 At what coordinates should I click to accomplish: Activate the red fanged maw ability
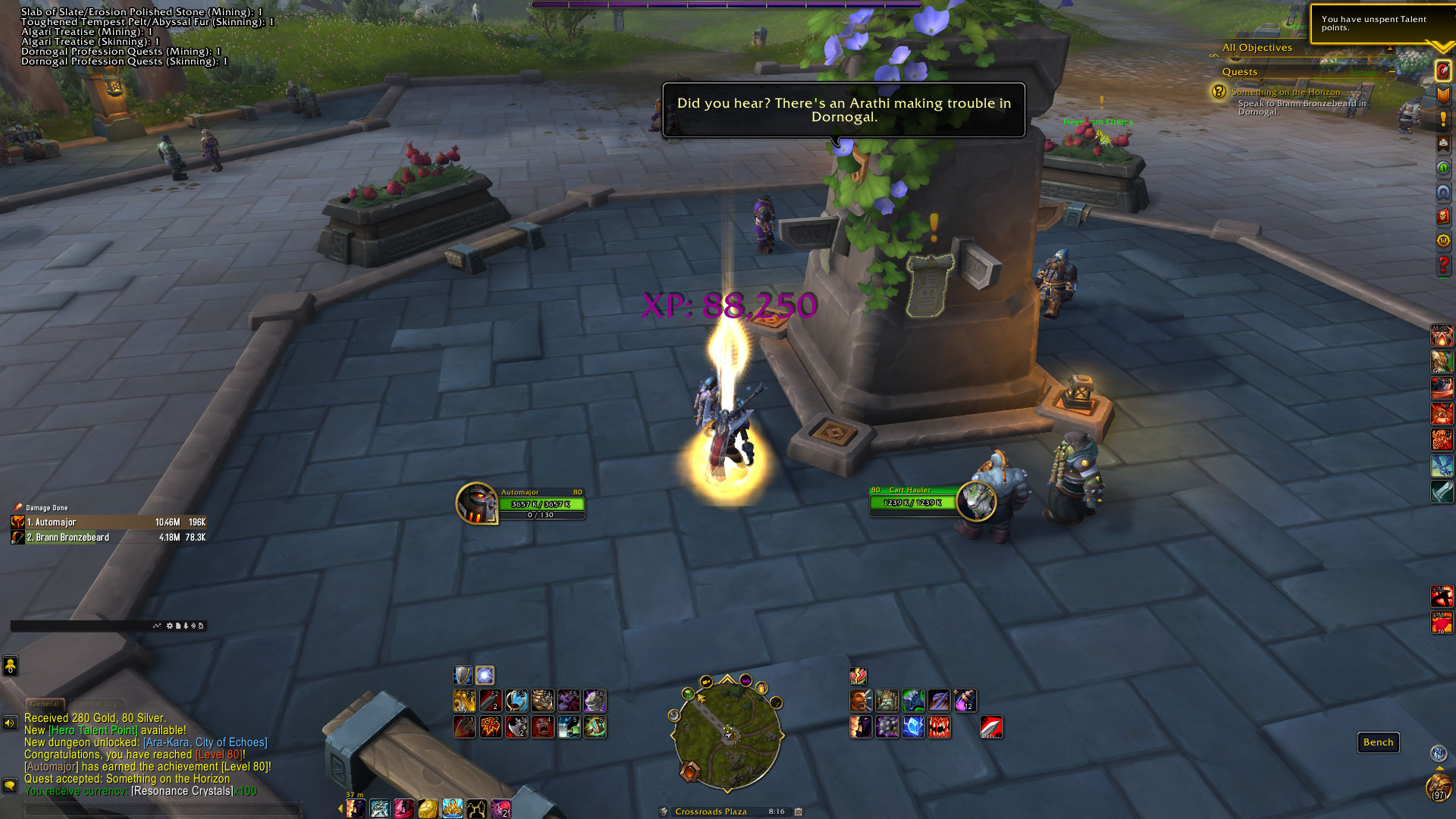pos(939,727)
